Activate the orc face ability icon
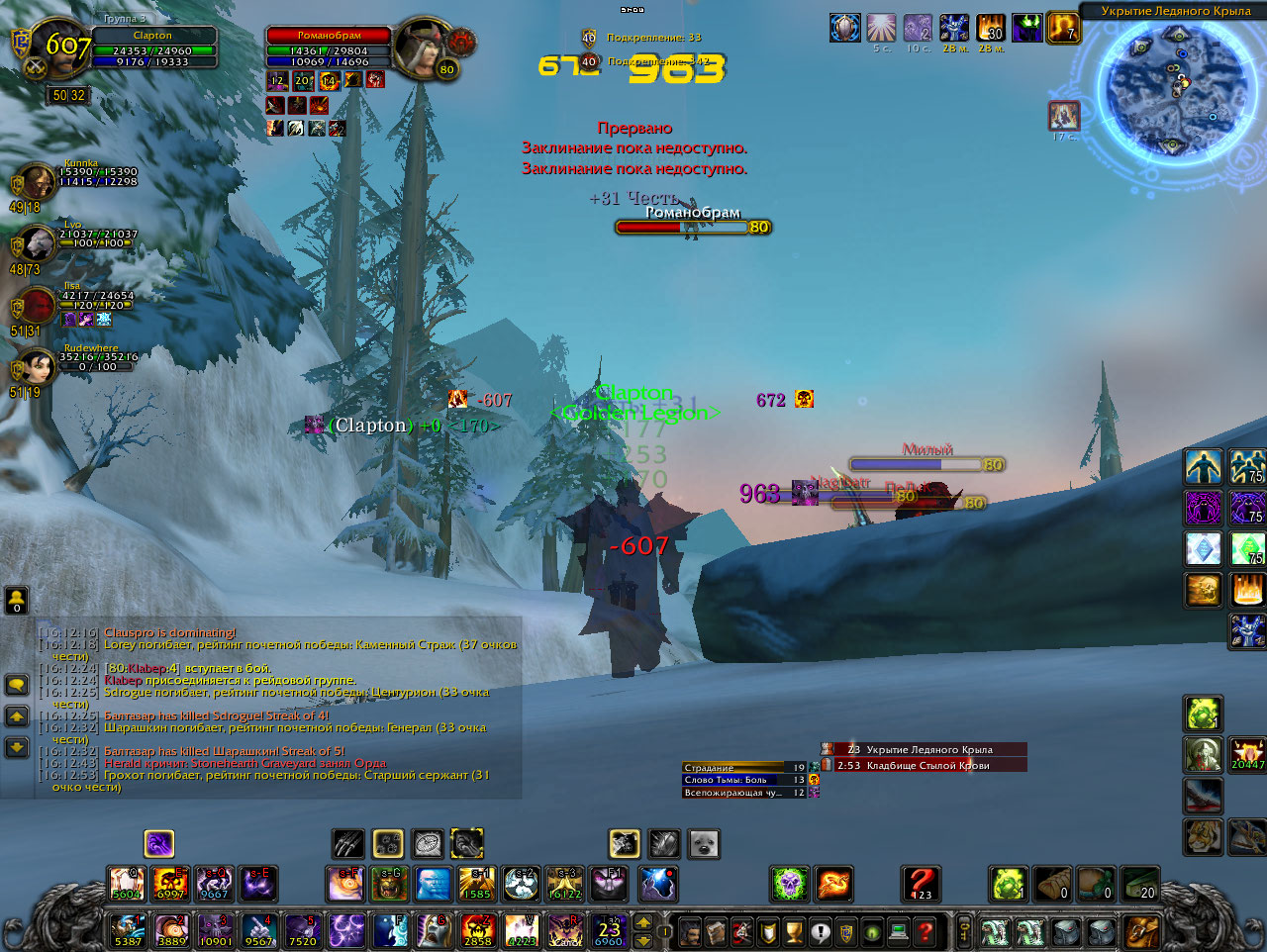The height and width of the screenshot is (952, 1267). (x=390, y=884)
